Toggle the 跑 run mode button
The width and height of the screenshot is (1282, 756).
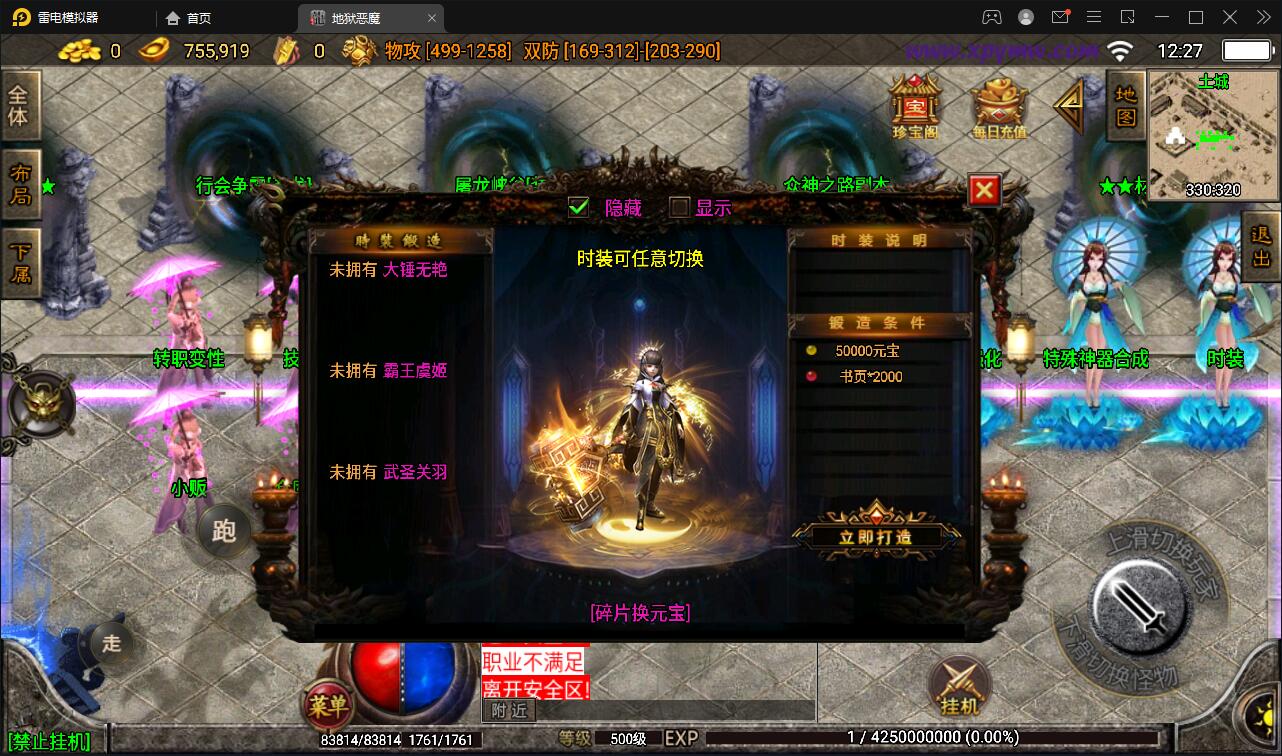[x=224, y=531]
